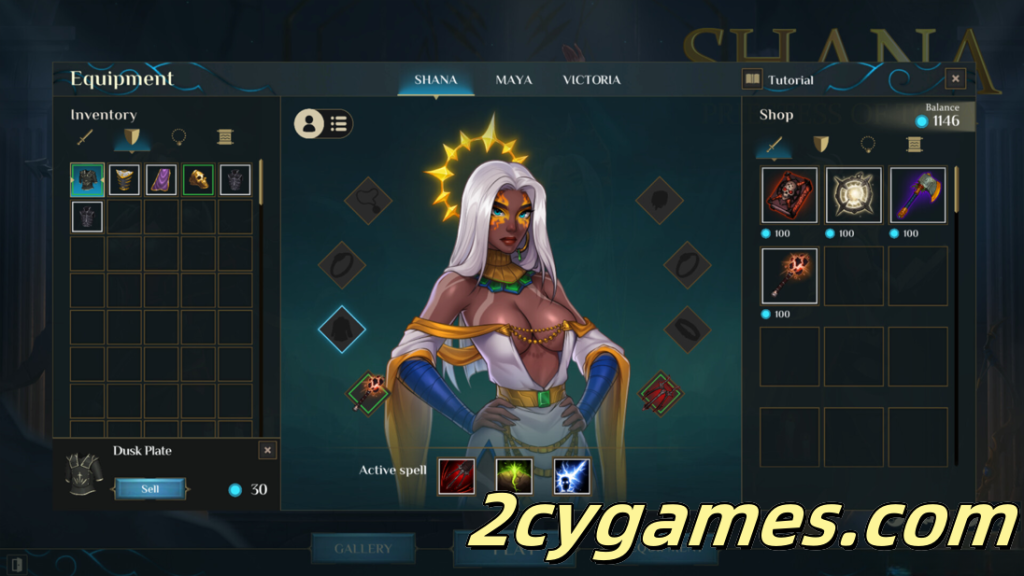This screenshot has height=576, width=1024.
Task: Select the green active spell icon
Action: pos(514,476)
